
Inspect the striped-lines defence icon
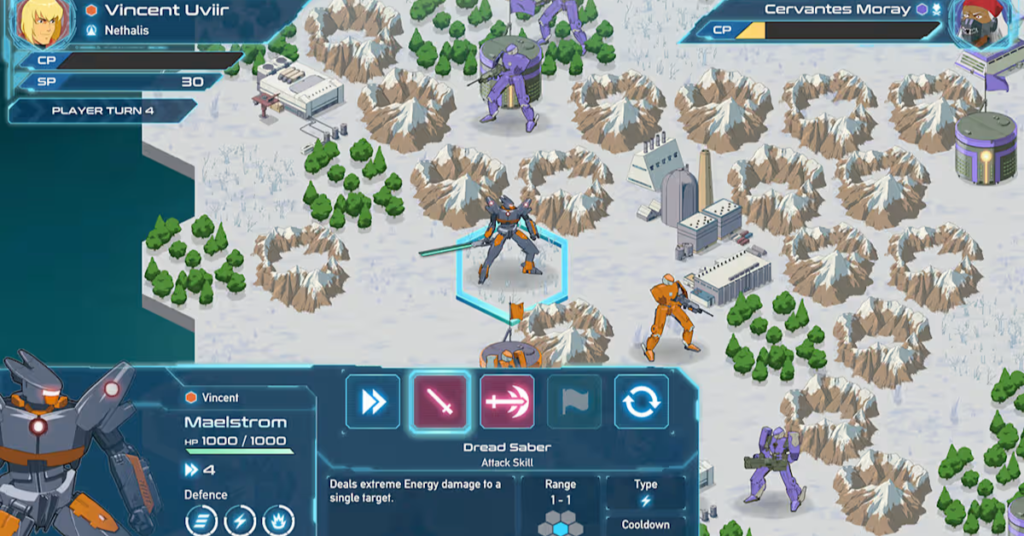201,521
